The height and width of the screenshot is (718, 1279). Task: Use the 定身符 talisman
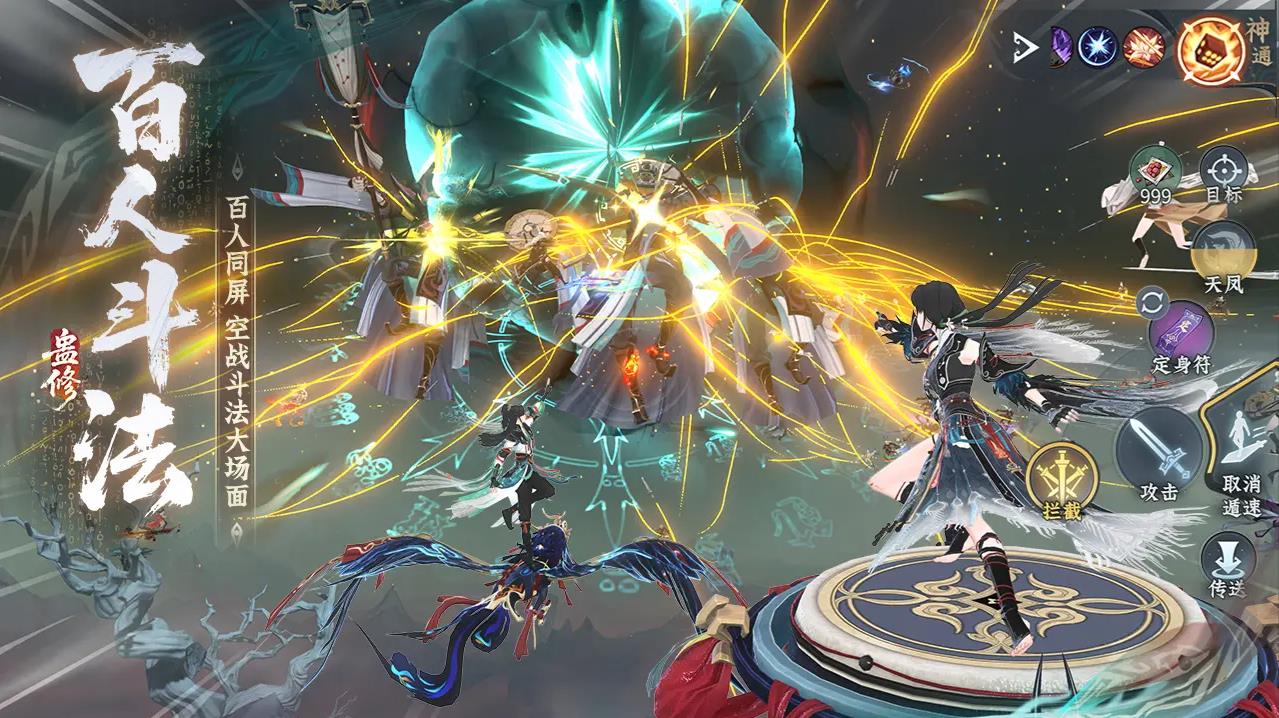tap(1181, 332)
